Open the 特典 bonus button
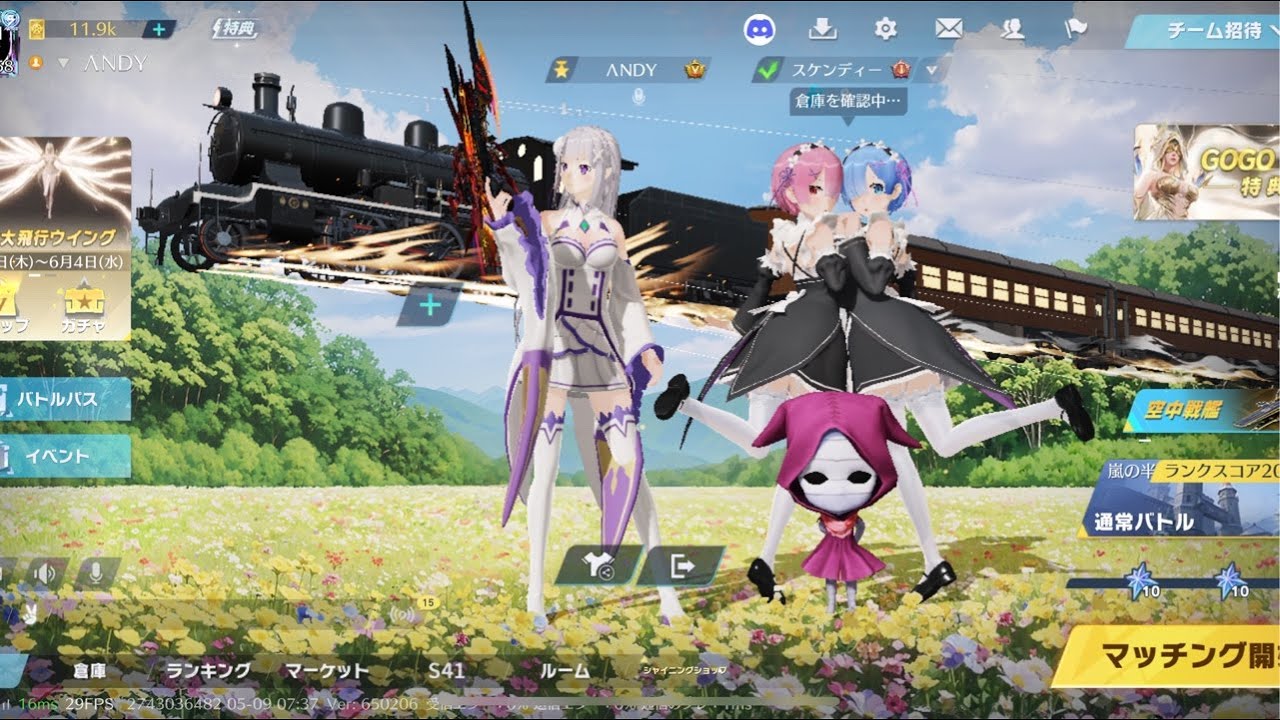 [236, 29]
